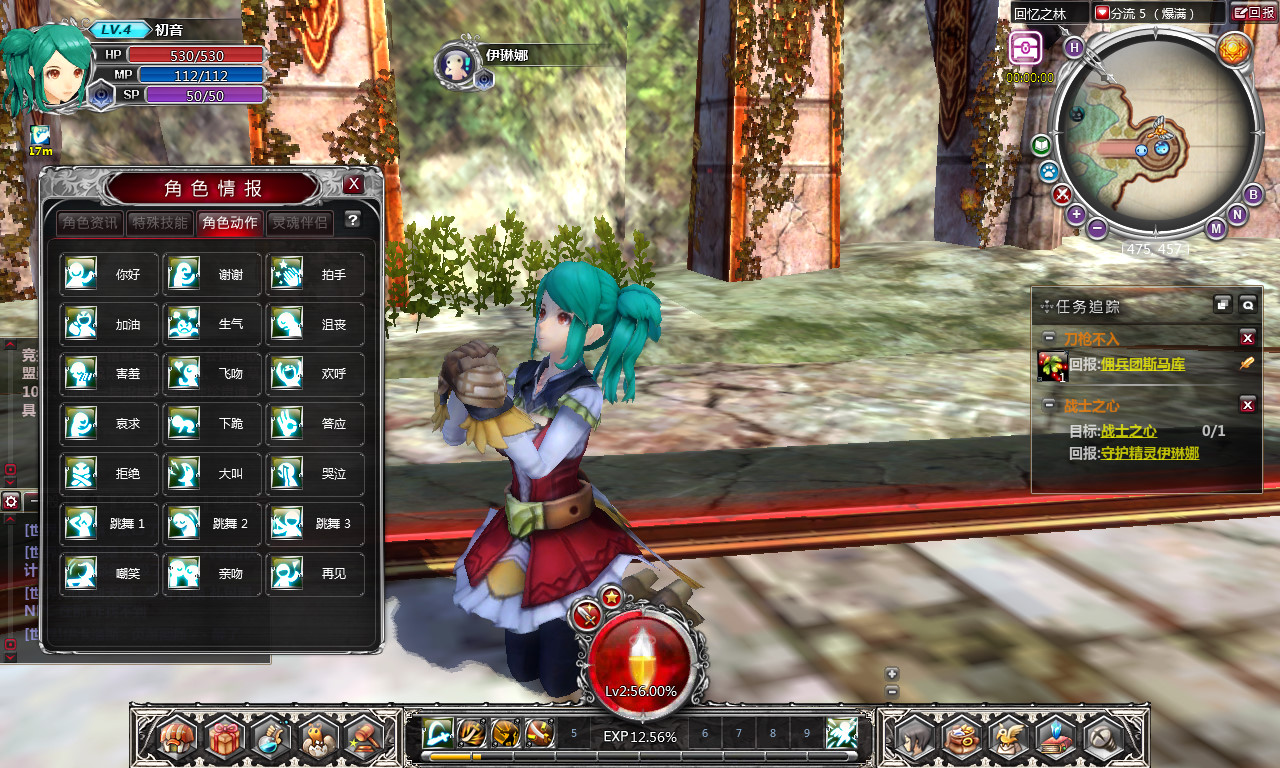The height and width of the screenshot is (768, 1280).
Task: Select the 哭泣 crying emote
Action: click(x=315, y=474)
